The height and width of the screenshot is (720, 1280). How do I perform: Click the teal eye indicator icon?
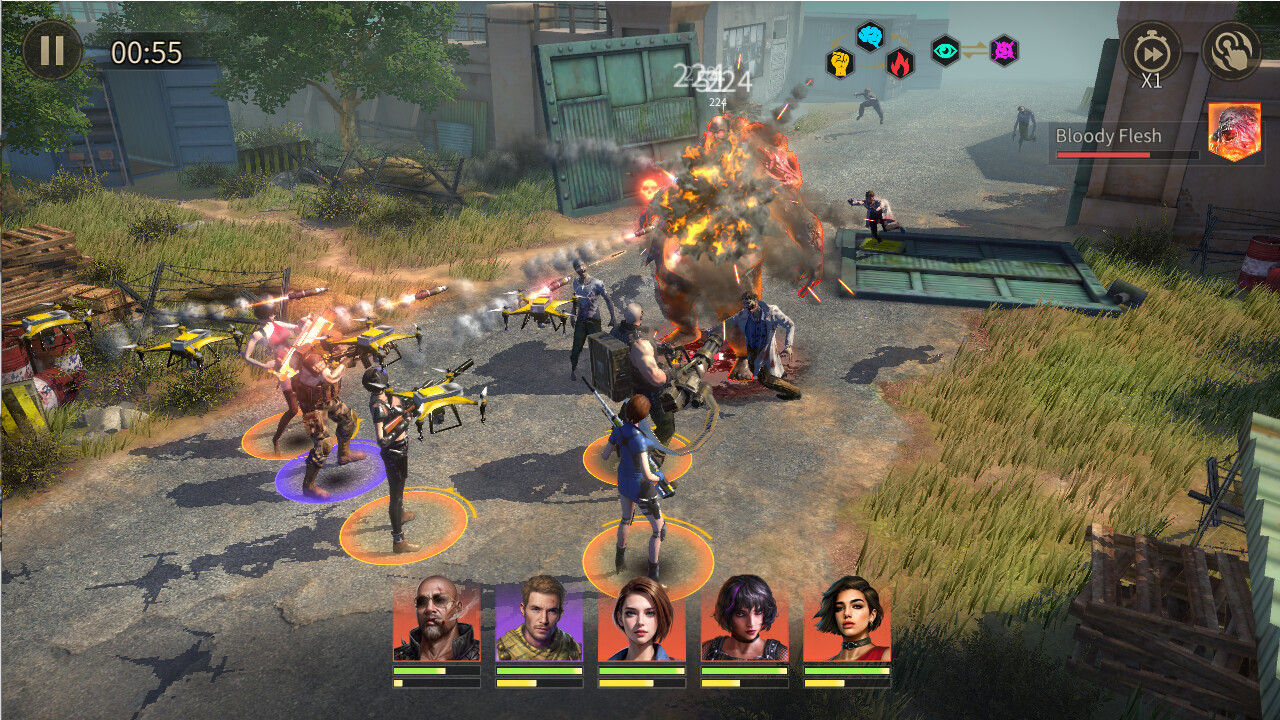945,52
